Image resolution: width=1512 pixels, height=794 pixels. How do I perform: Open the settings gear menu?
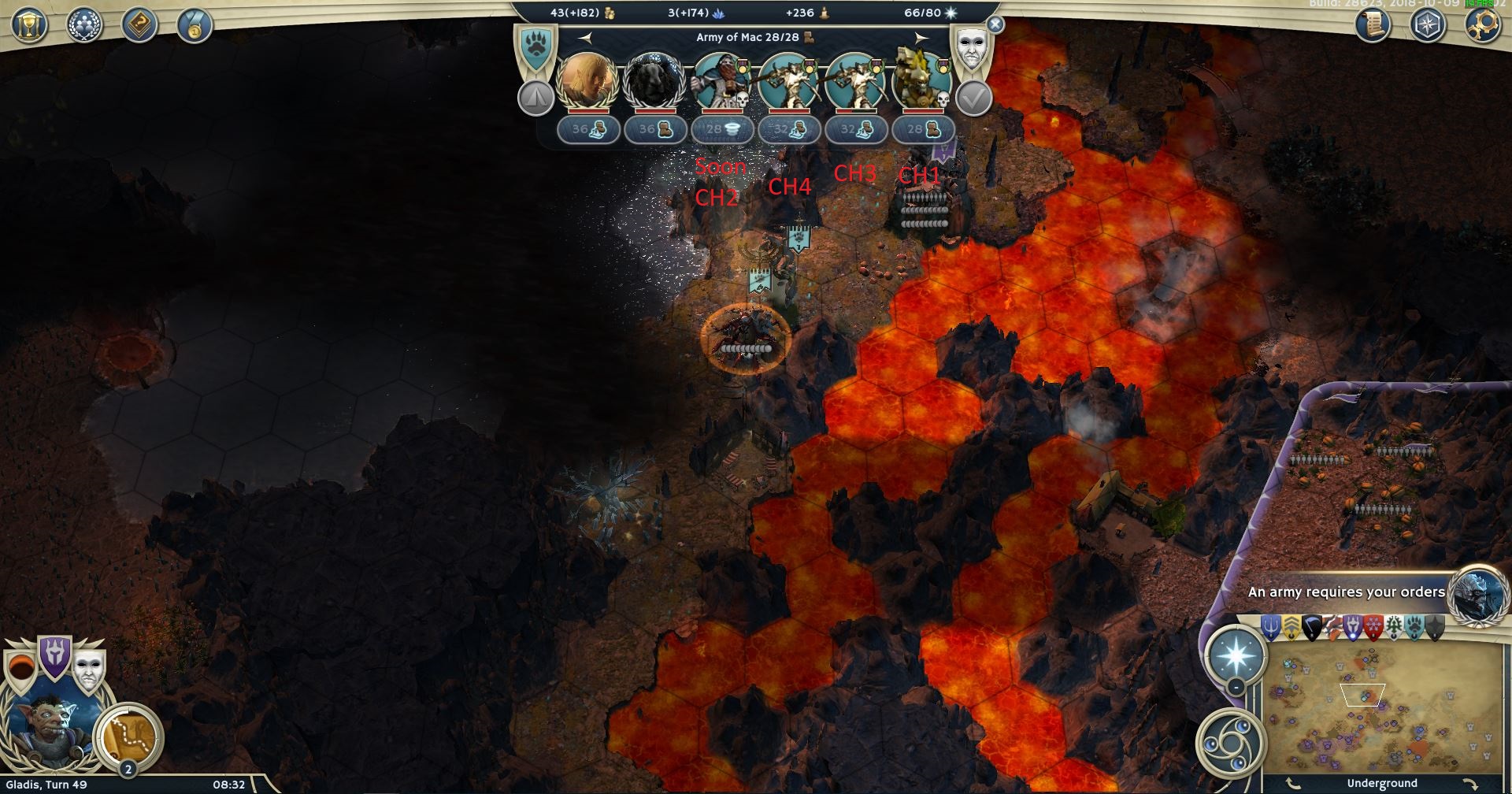click(x=1481, y=25)
